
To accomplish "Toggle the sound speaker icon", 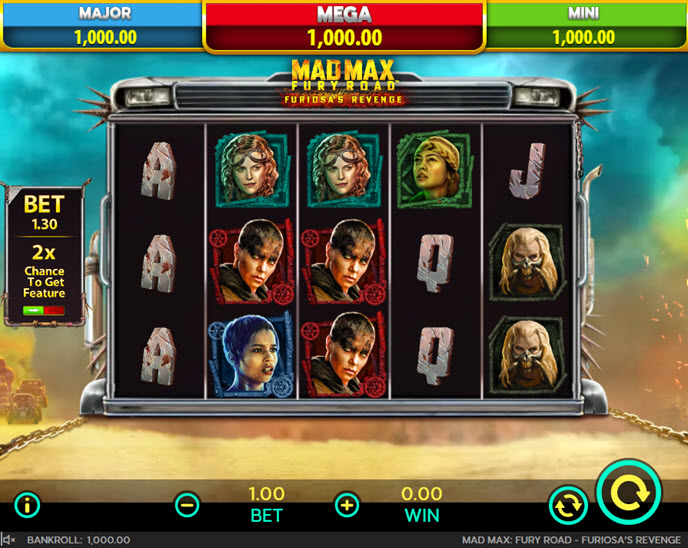I will 9,540.
